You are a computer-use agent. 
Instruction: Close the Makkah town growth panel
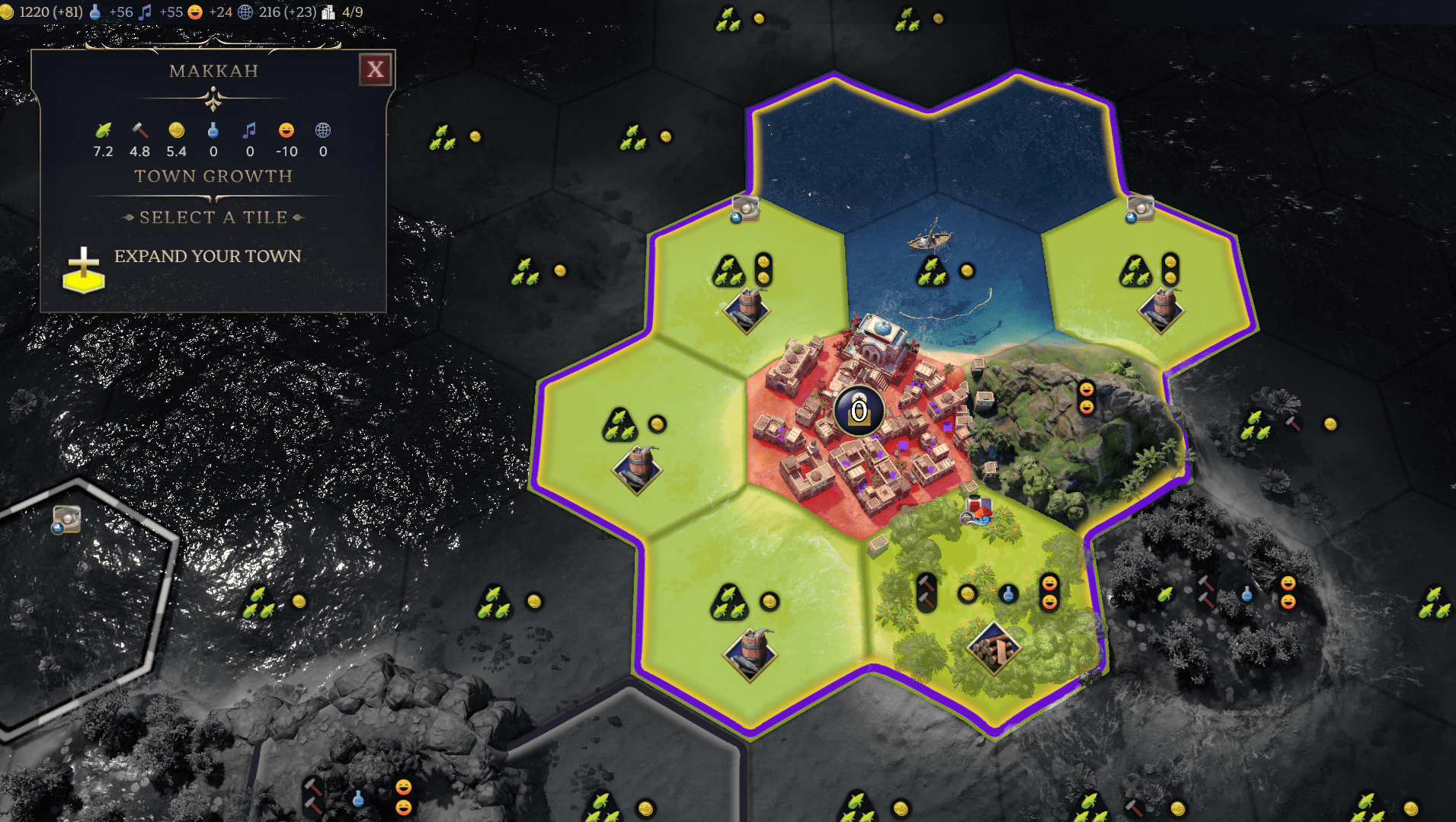click(375, 70)
